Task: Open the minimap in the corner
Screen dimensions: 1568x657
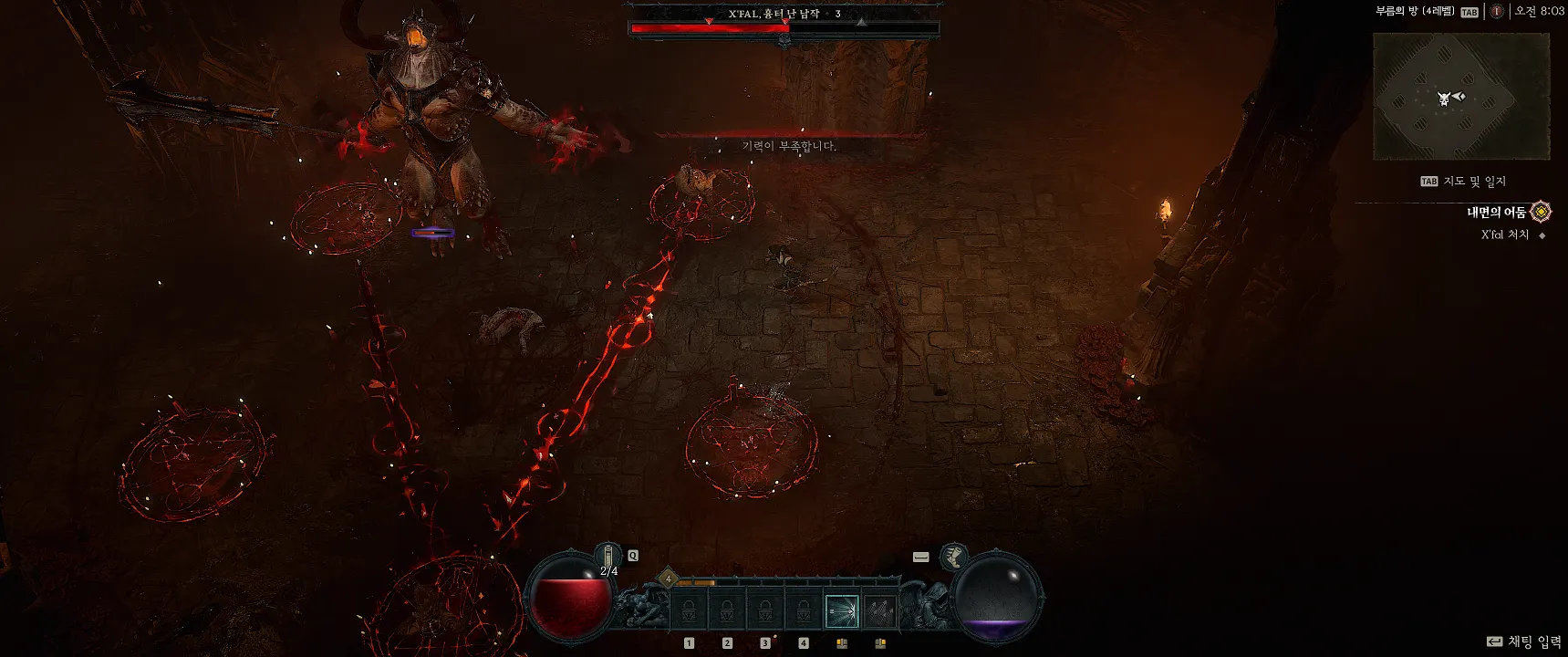Action: point(1460,97)
